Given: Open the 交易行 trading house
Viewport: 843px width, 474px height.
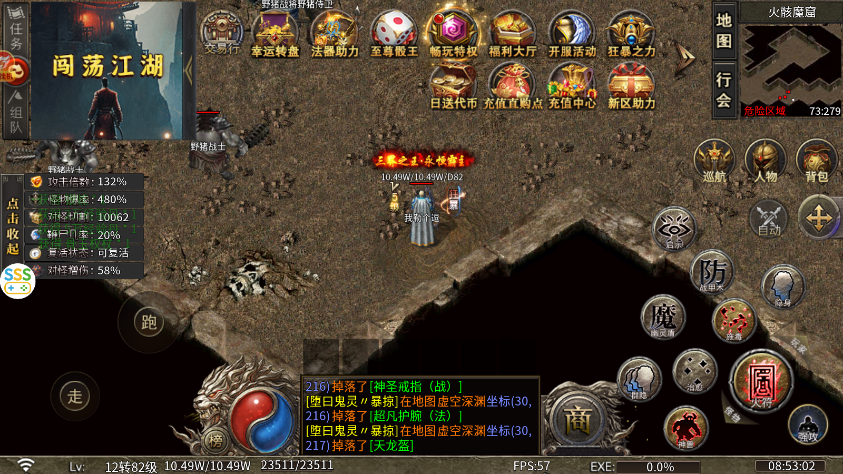Looking at the screenshot, I should 222,32.
